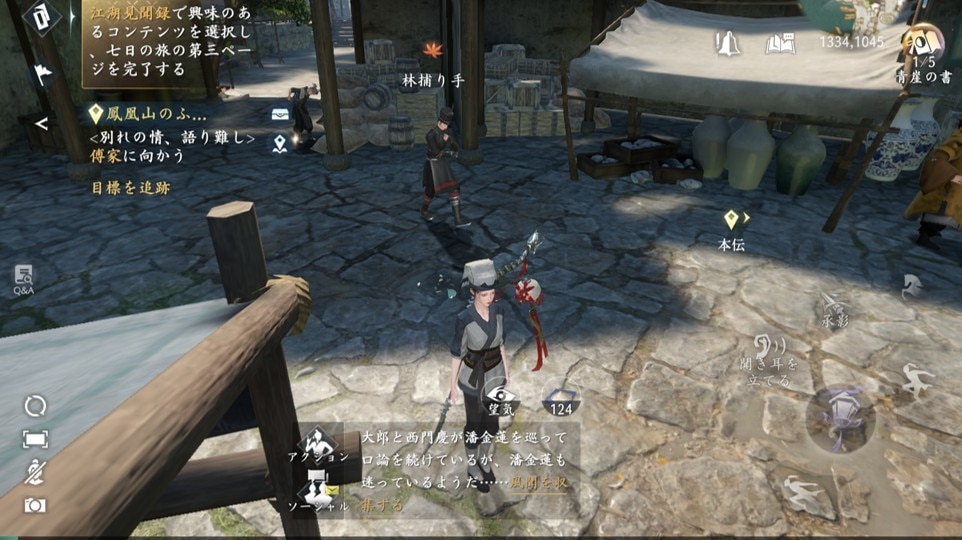
Task: Tap the circular rotate camera icon
Action: [35, 405]
